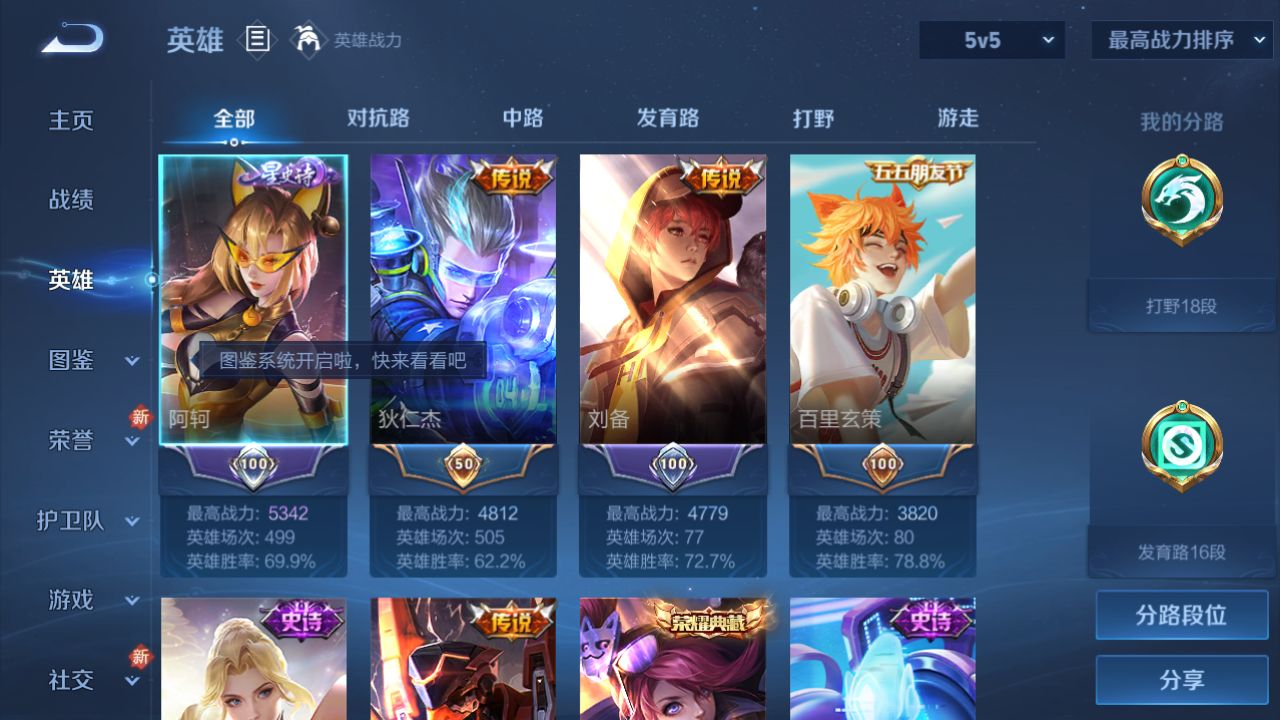The height and width of the screenshot is (720, 1280).
Task: Go back with the return arrow
Action: click(x=72, y=40)
